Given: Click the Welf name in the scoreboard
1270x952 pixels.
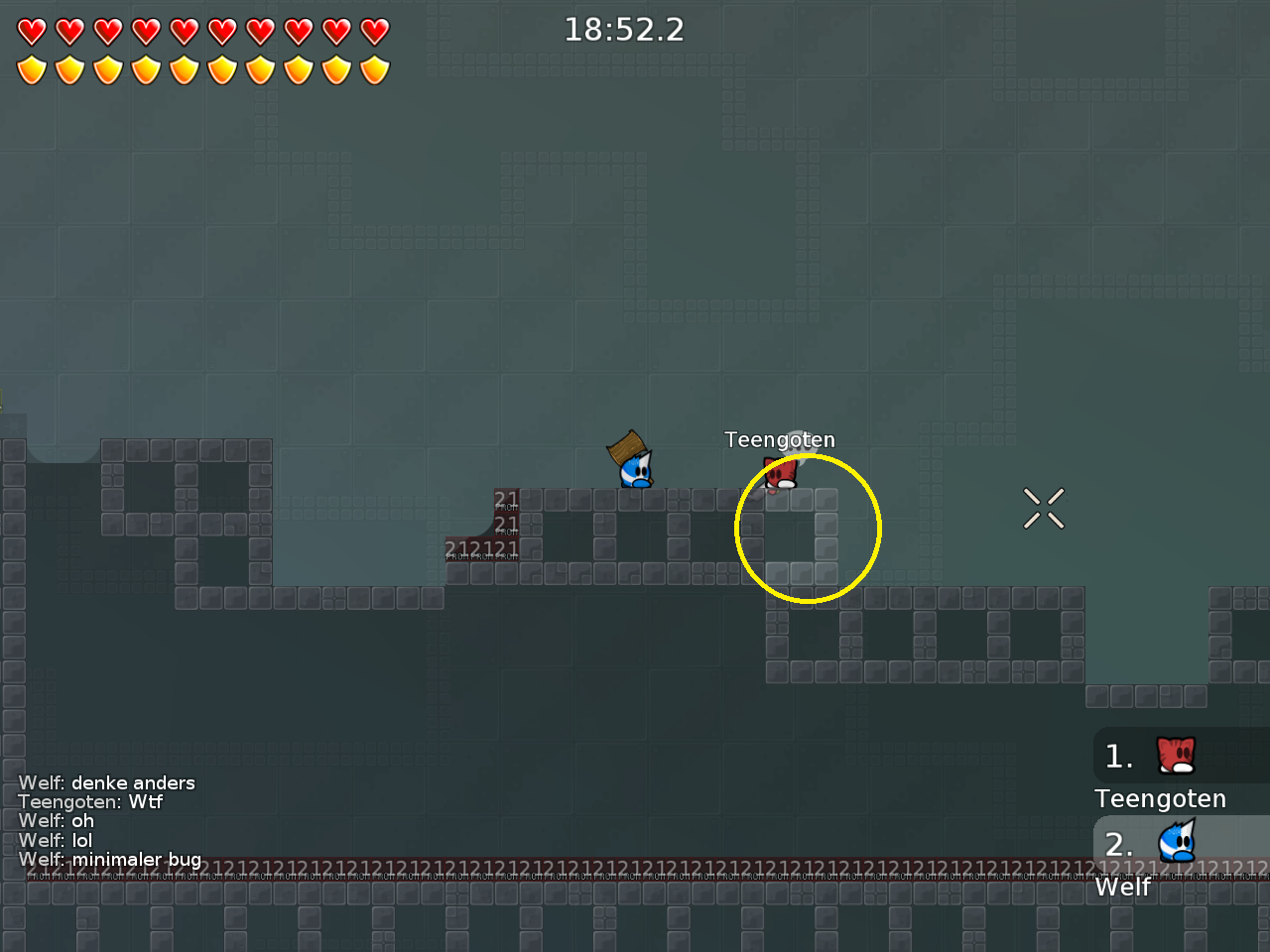Looking at the screenshot, I should point(1121,887).
